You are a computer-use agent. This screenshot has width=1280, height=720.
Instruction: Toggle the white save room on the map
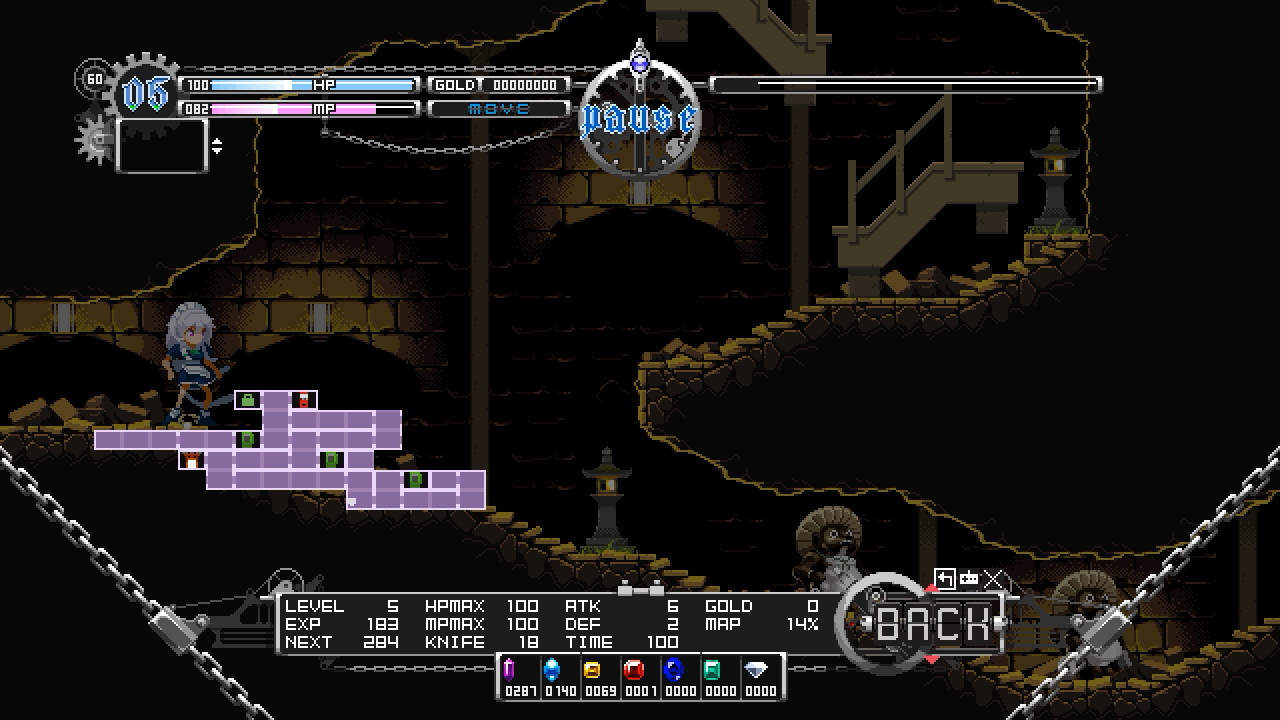point(191,460)
